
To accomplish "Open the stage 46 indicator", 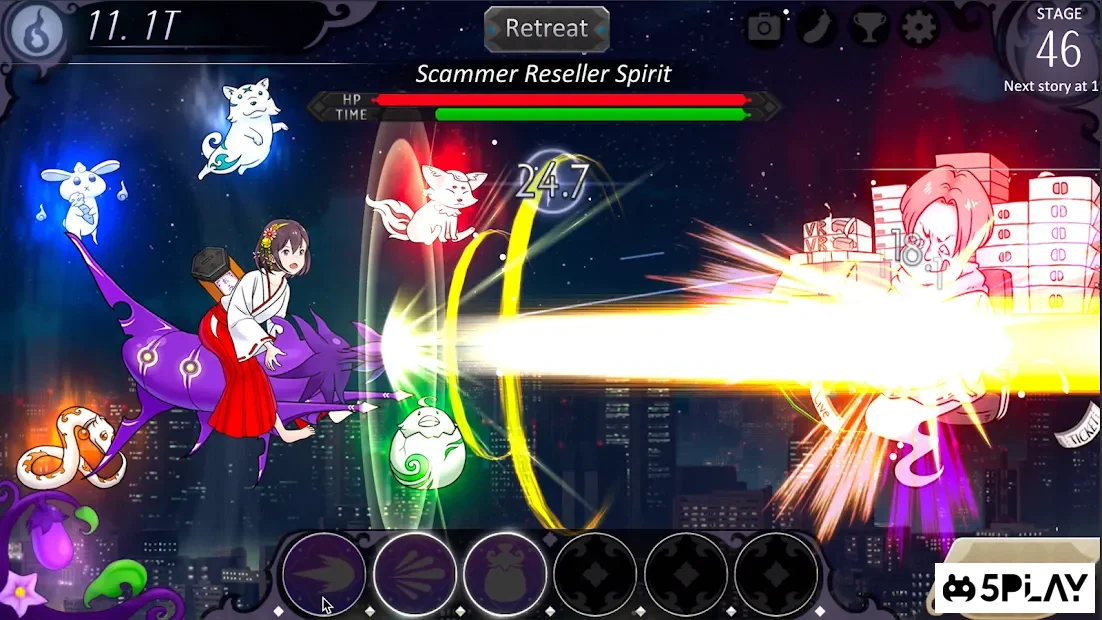I will (x=1058, y=48).
